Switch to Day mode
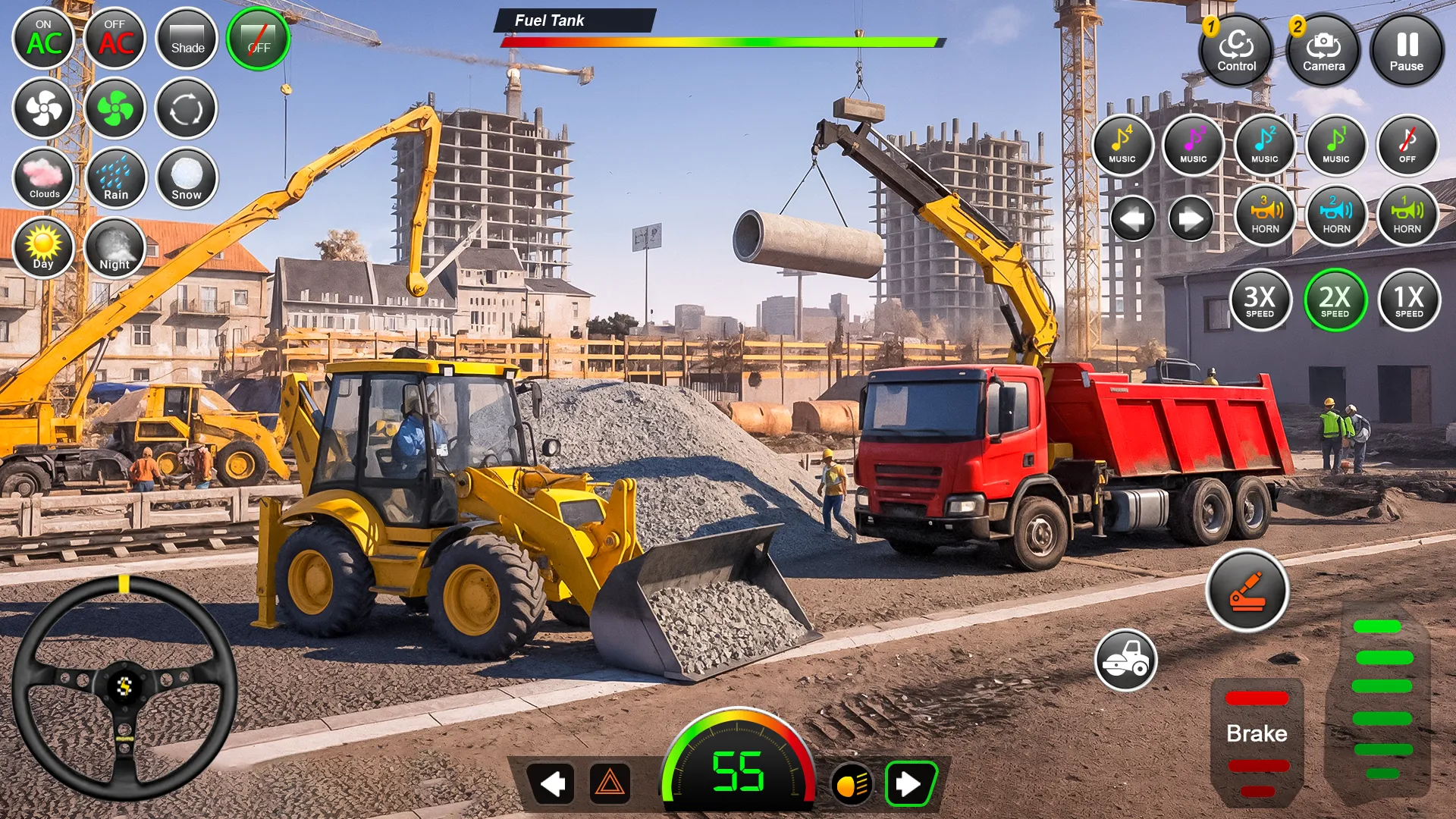The height and width of the screenshot is (819, 1456). coord(43,249)
